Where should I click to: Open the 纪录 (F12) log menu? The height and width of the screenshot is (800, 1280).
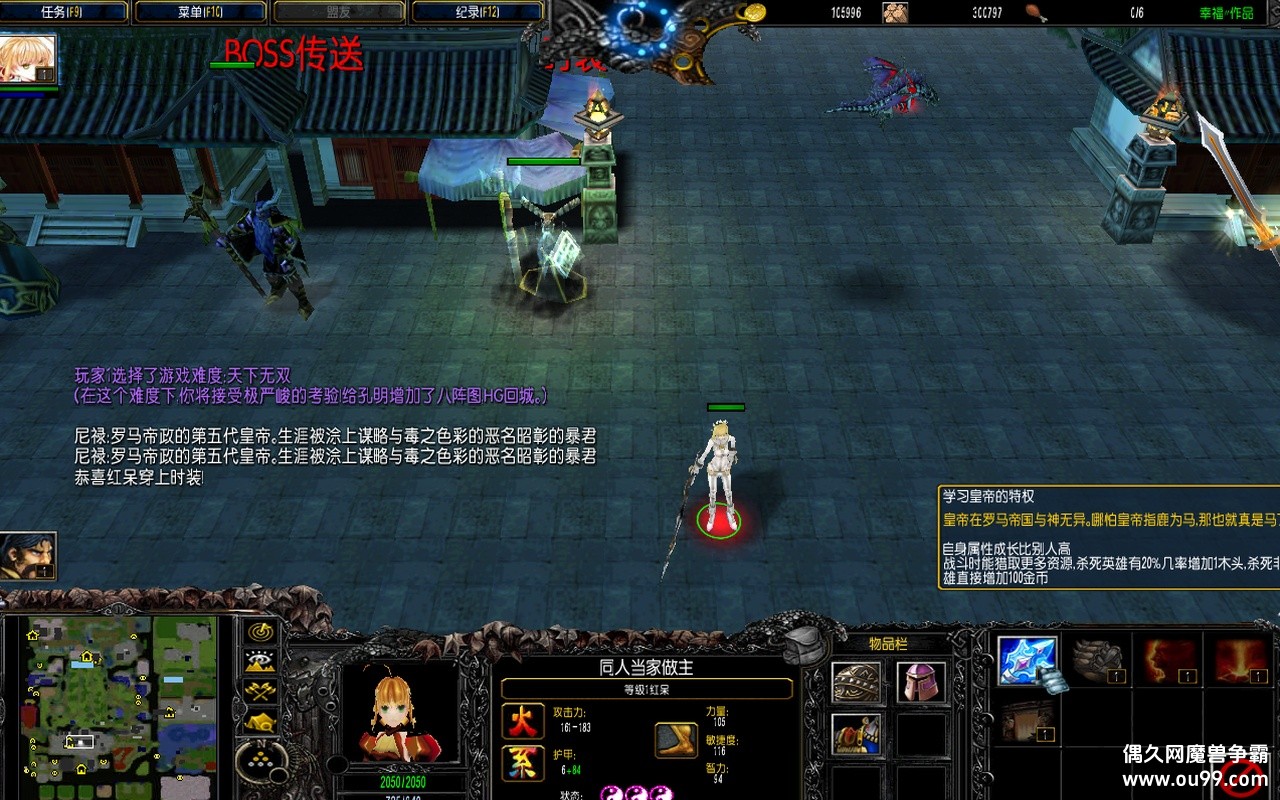(x=477, y=12)
